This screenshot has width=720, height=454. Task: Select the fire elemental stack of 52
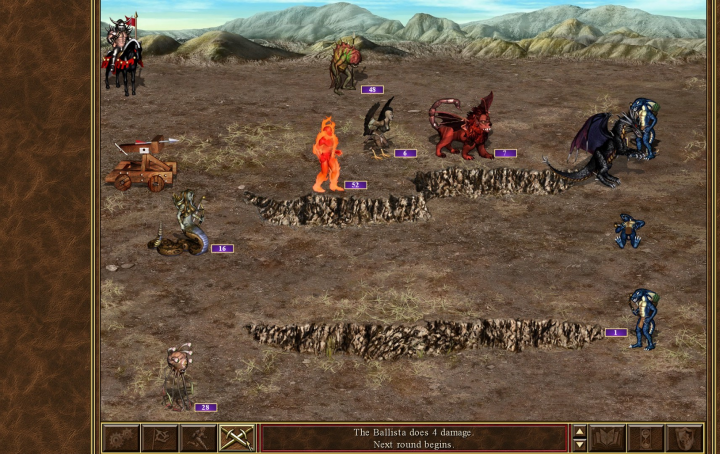(x=327, y=155)
